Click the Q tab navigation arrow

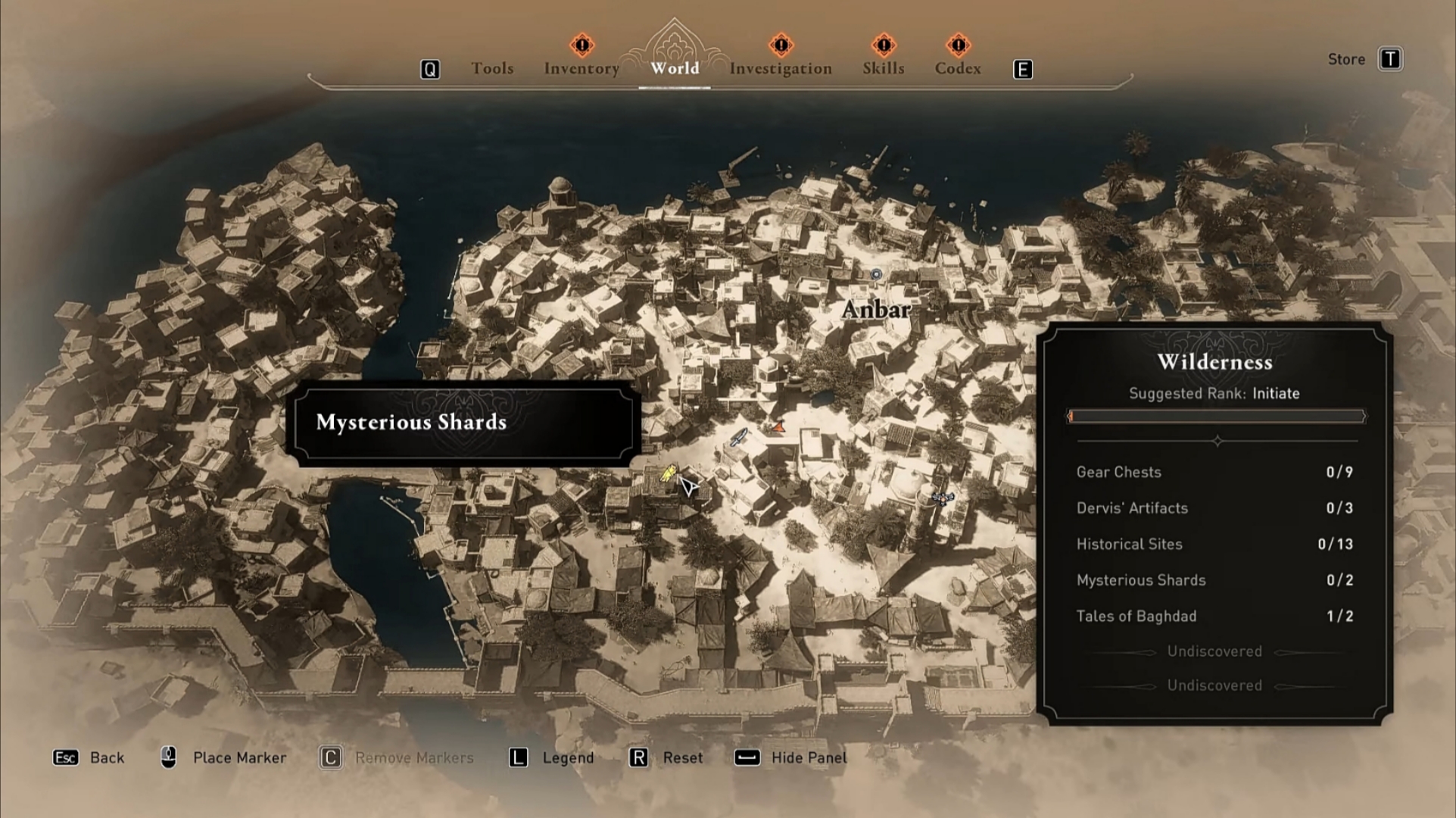430,68
